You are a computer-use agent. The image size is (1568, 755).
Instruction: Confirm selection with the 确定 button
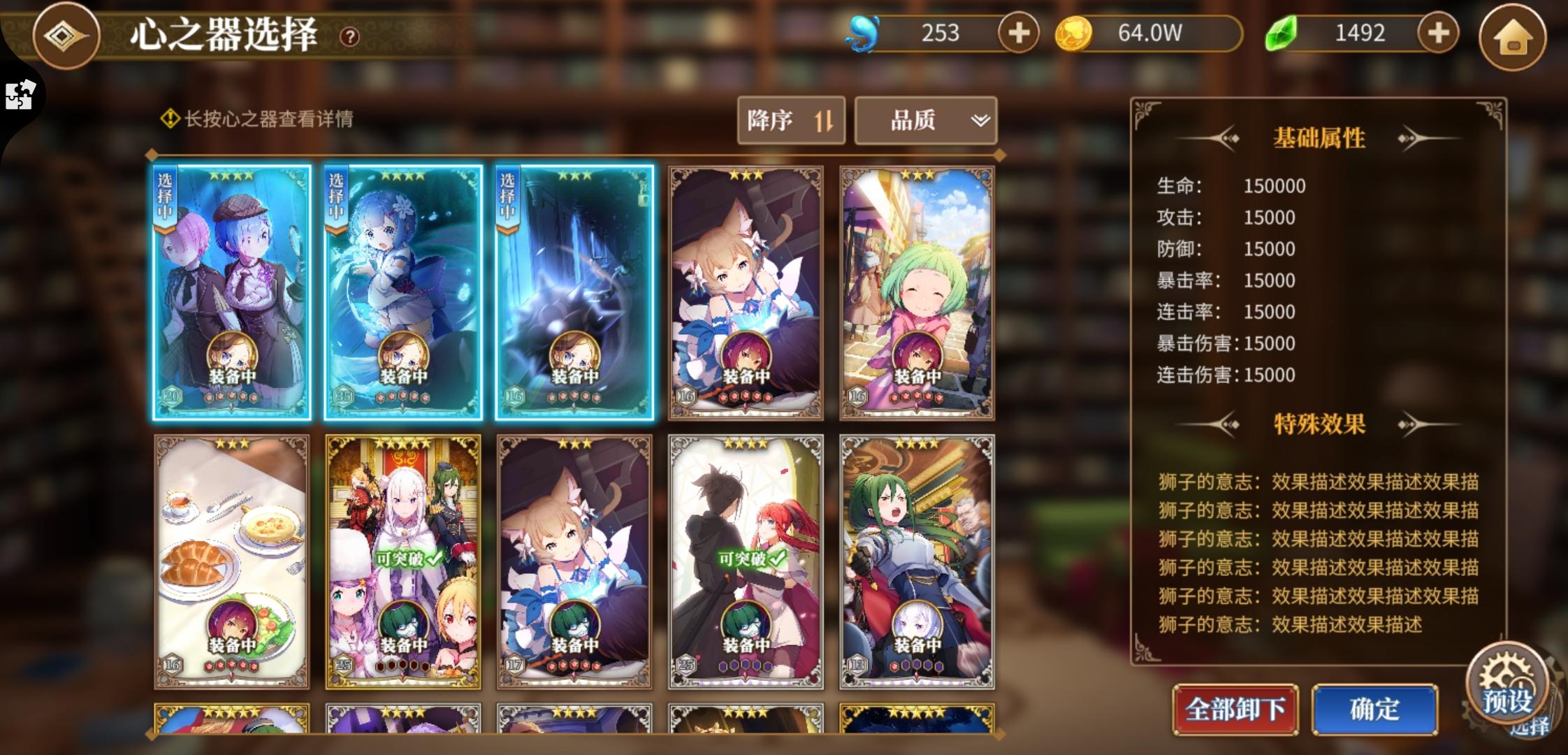pyautogui.click(x=1374, y=708)
